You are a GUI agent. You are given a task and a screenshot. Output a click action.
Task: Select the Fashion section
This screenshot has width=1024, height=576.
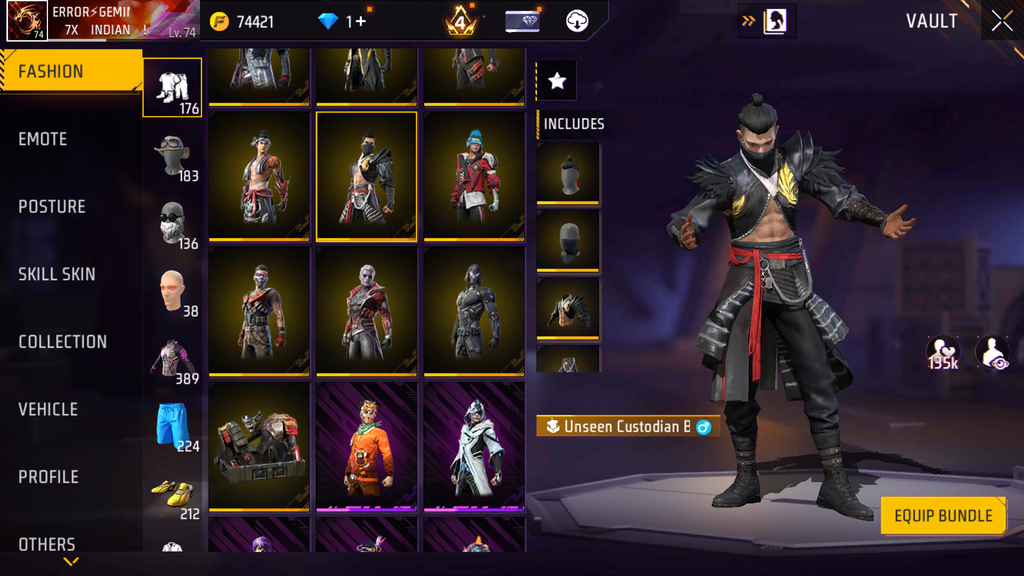click(x=51, y=72)
